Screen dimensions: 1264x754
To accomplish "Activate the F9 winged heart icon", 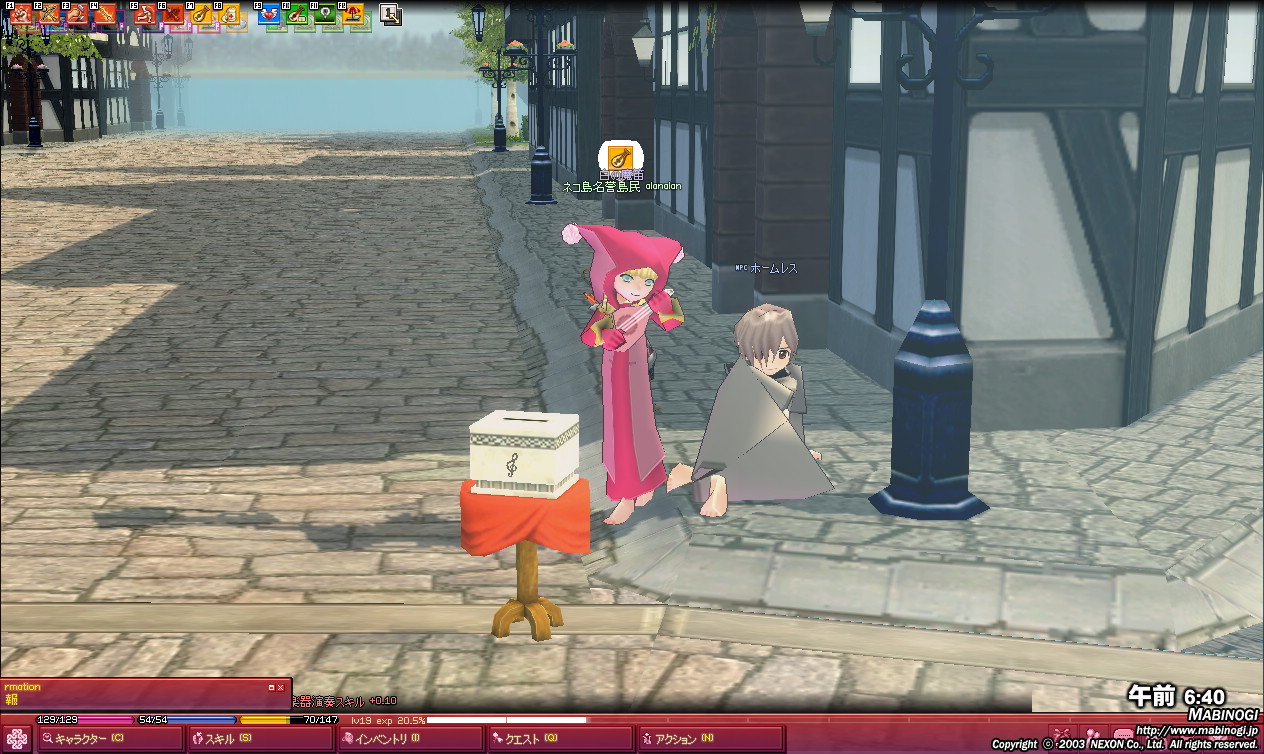I will [x=268, y=14].
